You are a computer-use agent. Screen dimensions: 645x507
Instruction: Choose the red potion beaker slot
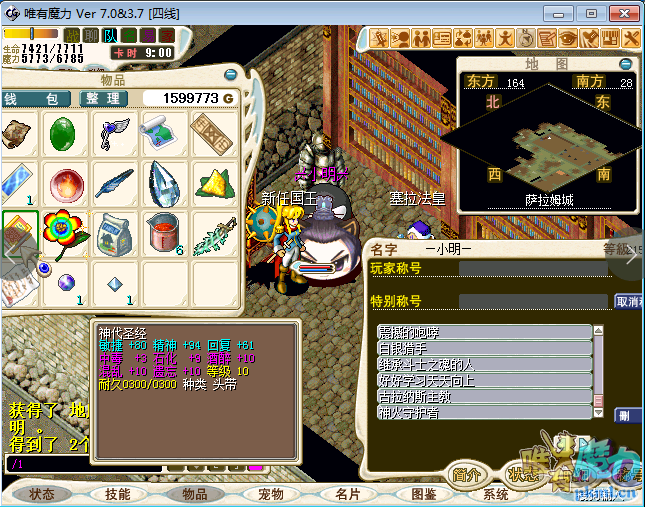coord(164,233)
